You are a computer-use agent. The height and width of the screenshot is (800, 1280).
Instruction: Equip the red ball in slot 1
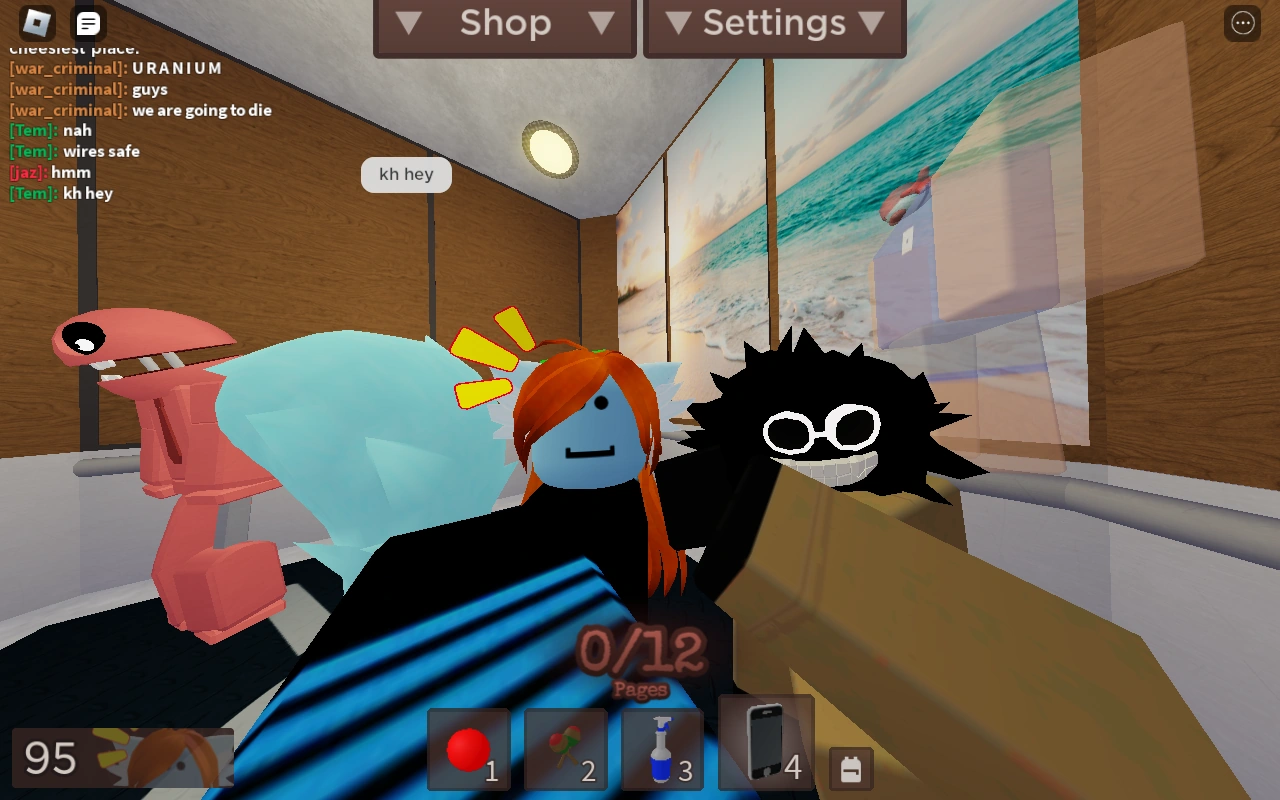tap(468, 750)
